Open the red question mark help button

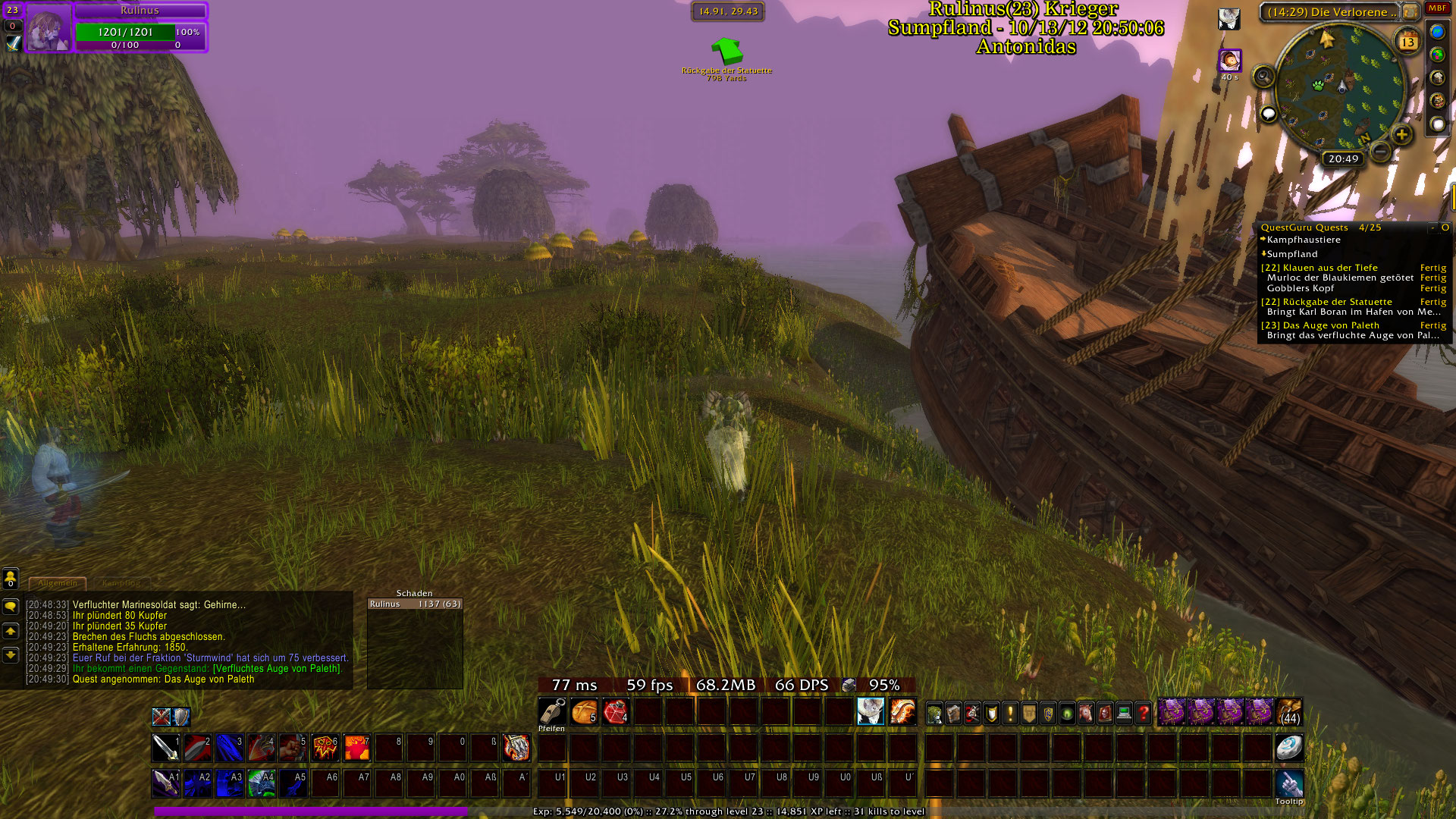[x=1144, y=713]
